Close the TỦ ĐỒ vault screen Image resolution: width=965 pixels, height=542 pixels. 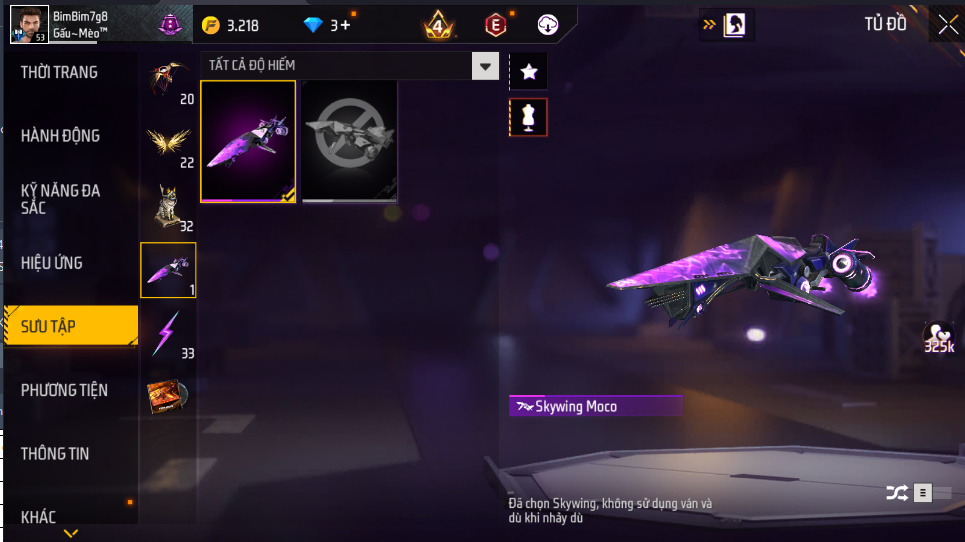coord(947,25)
